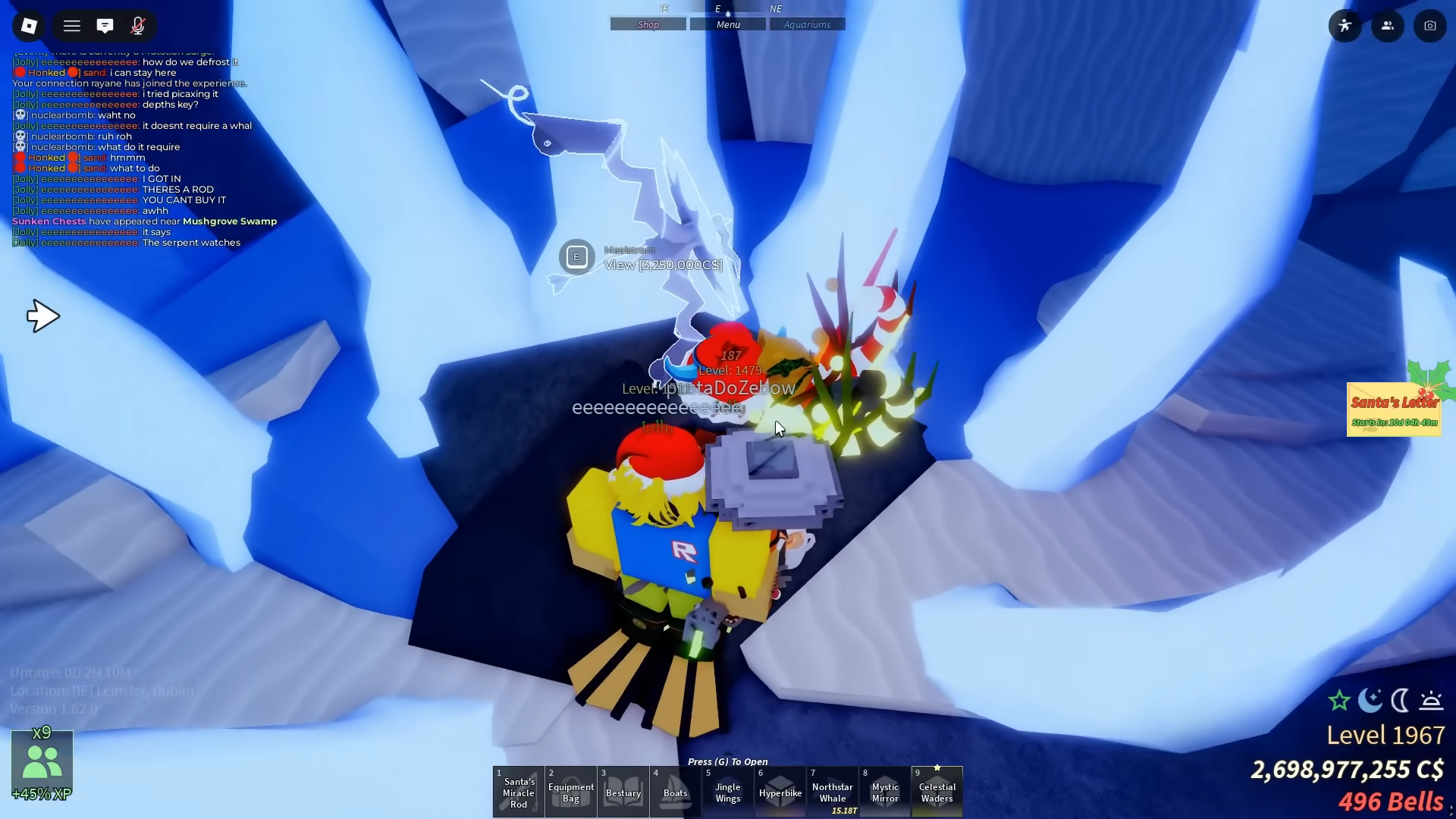Equip the Celestial Waders in slot 9

click(937, 791)
